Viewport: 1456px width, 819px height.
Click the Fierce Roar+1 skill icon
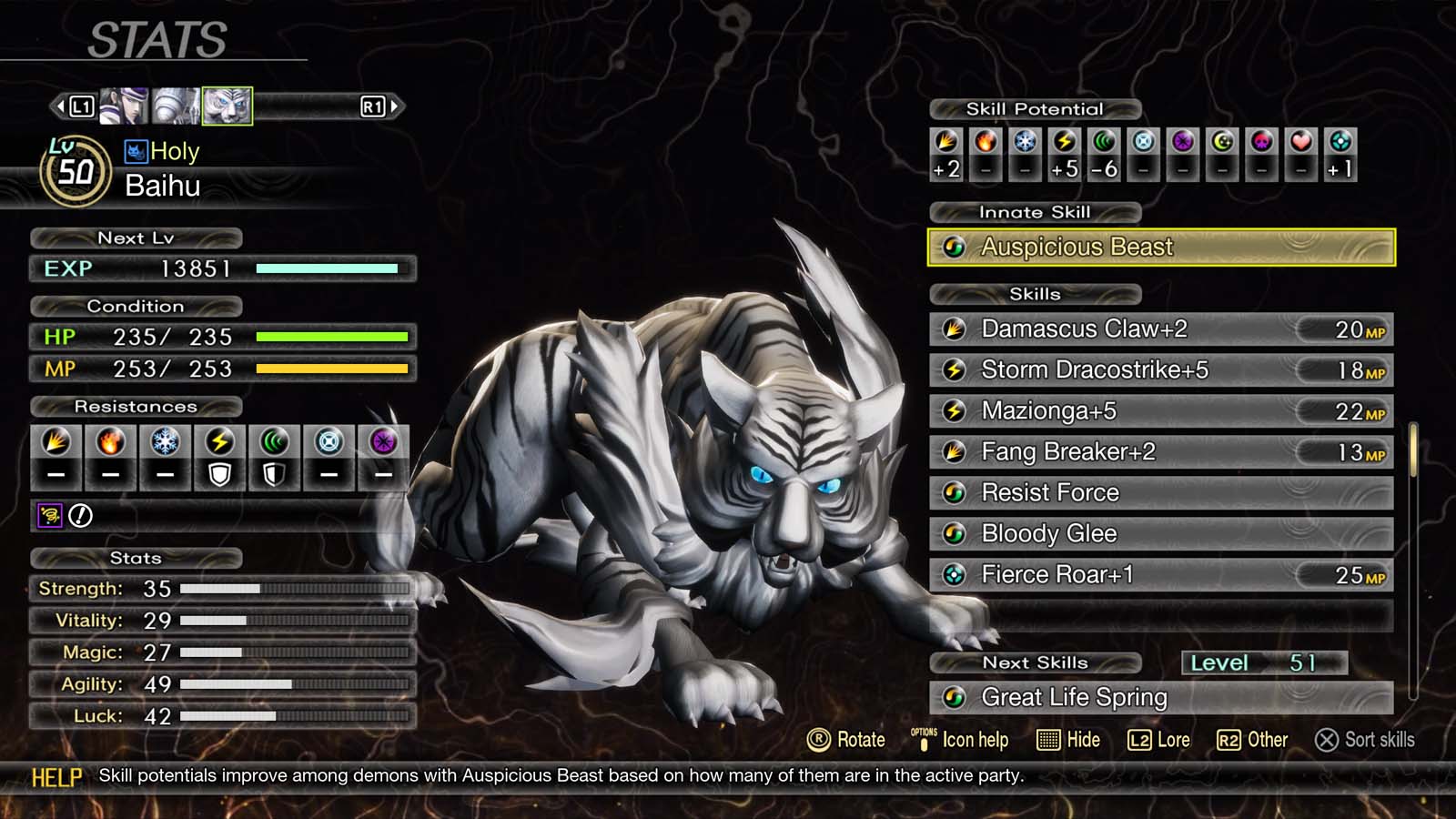[956, 574]
